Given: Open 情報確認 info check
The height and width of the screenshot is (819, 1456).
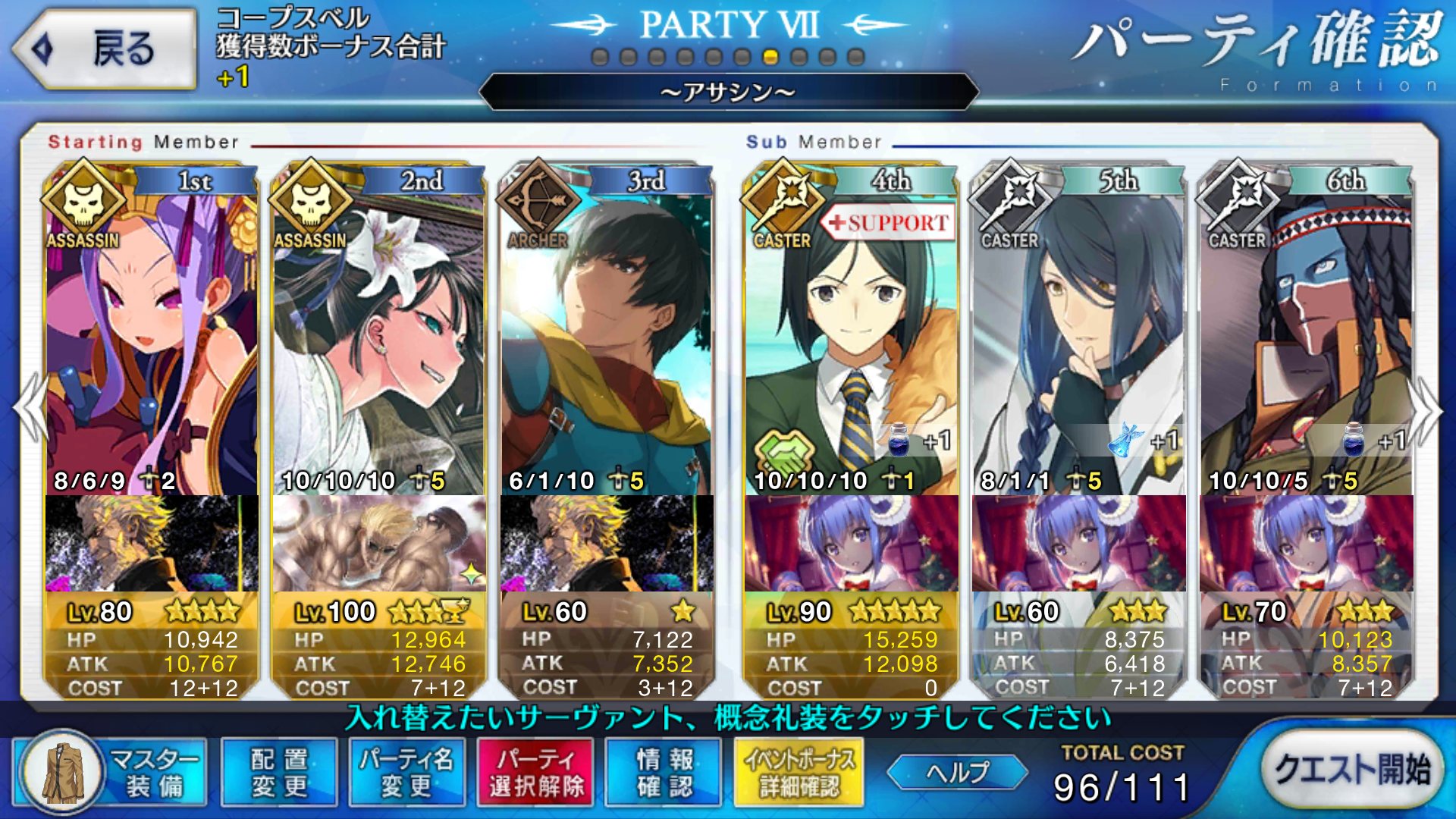Looking at the screenshot, I should [664, 772].
